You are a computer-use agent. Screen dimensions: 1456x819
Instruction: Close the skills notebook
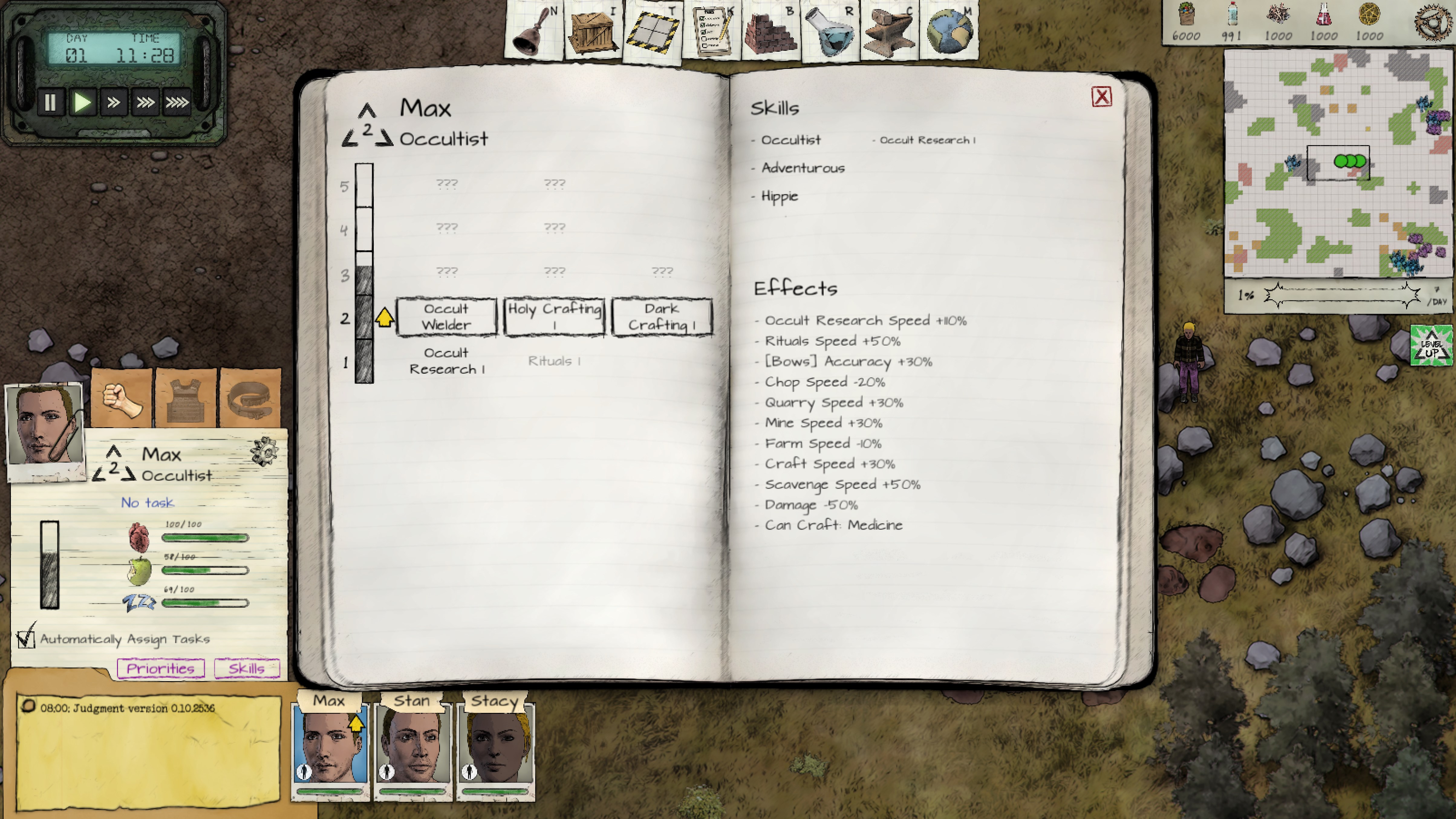[1101, 97]
